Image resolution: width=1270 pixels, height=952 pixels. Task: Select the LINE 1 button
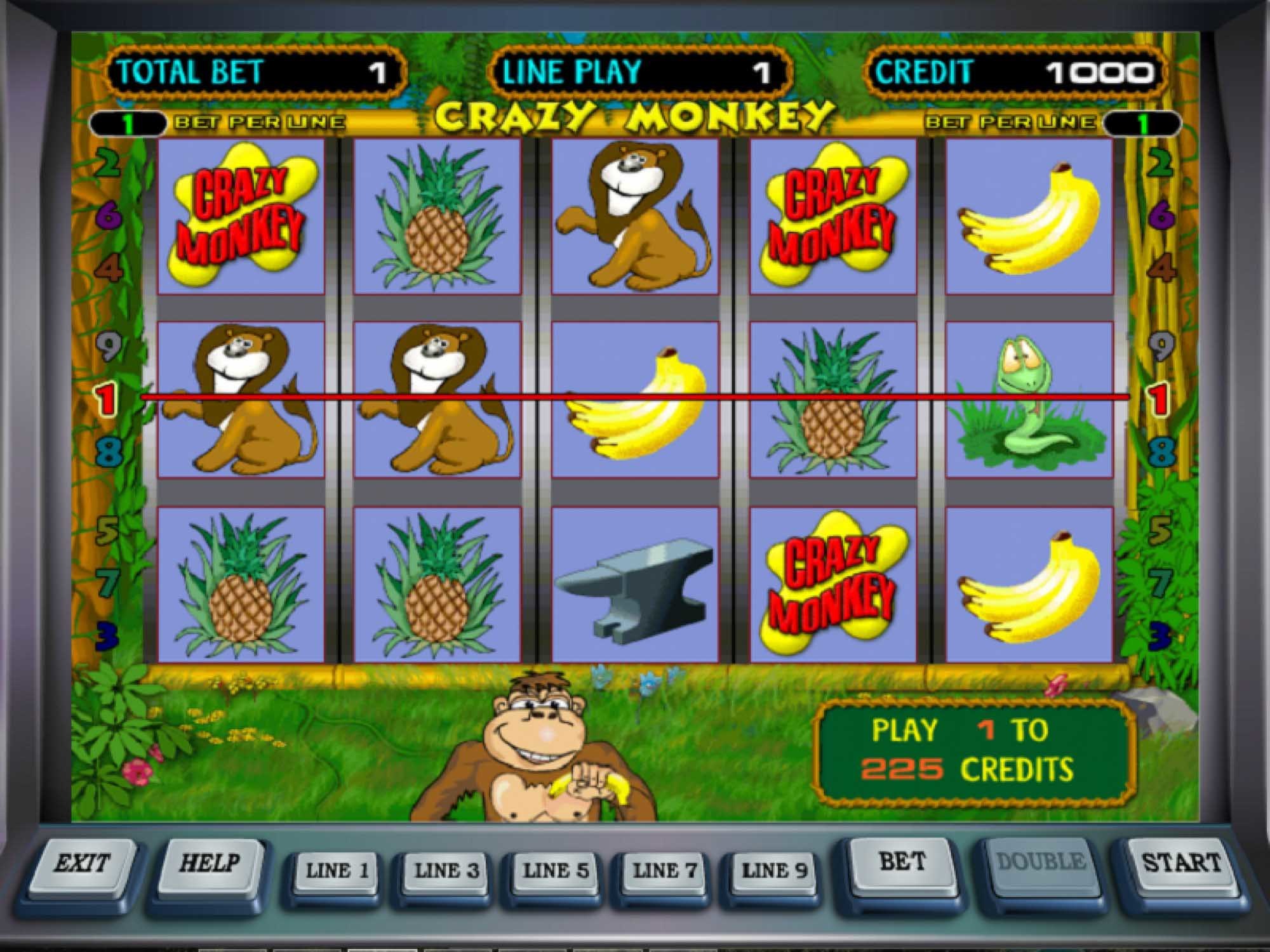337,871
